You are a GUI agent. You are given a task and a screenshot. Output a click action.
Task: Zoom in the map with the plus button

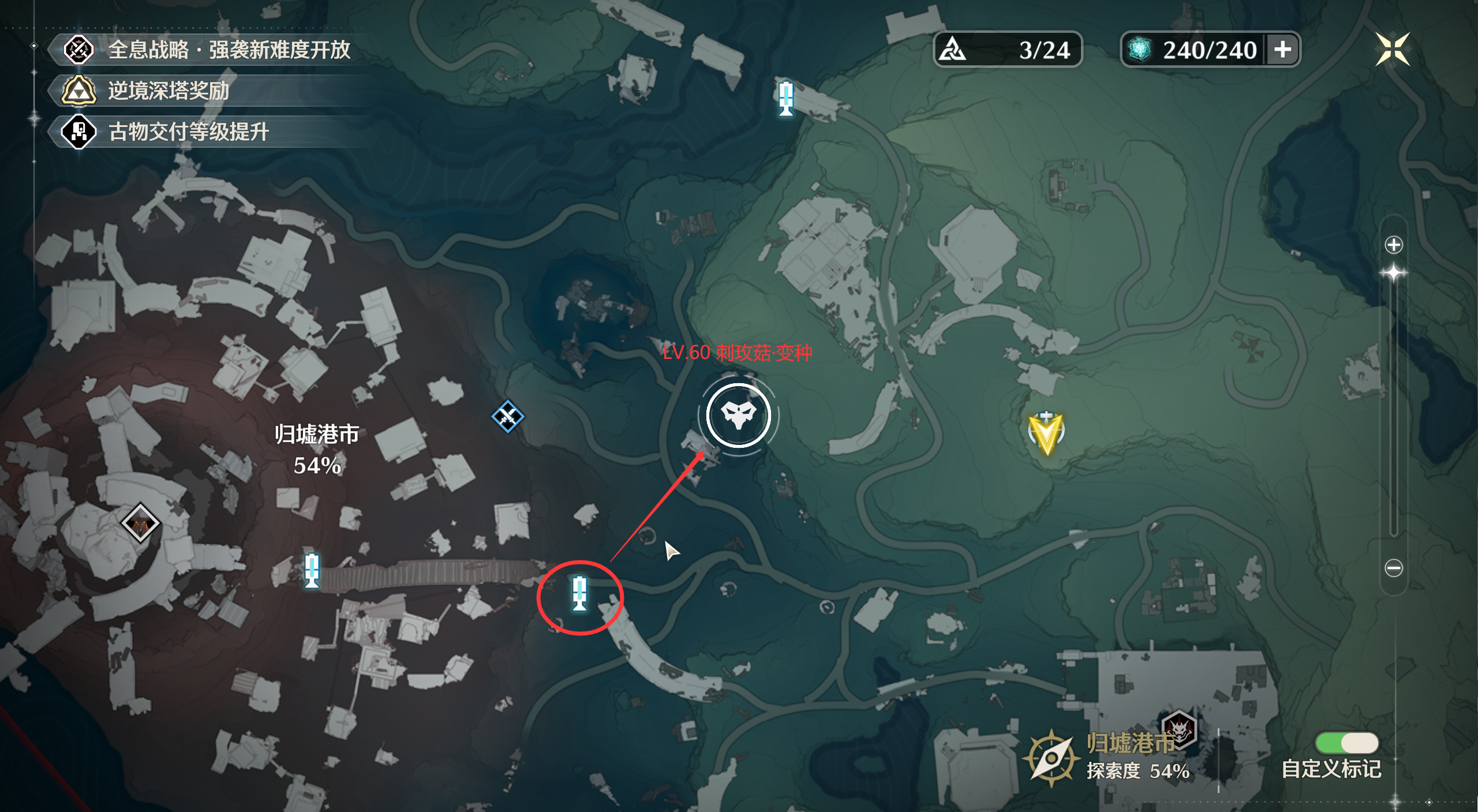click(1393, 245)
